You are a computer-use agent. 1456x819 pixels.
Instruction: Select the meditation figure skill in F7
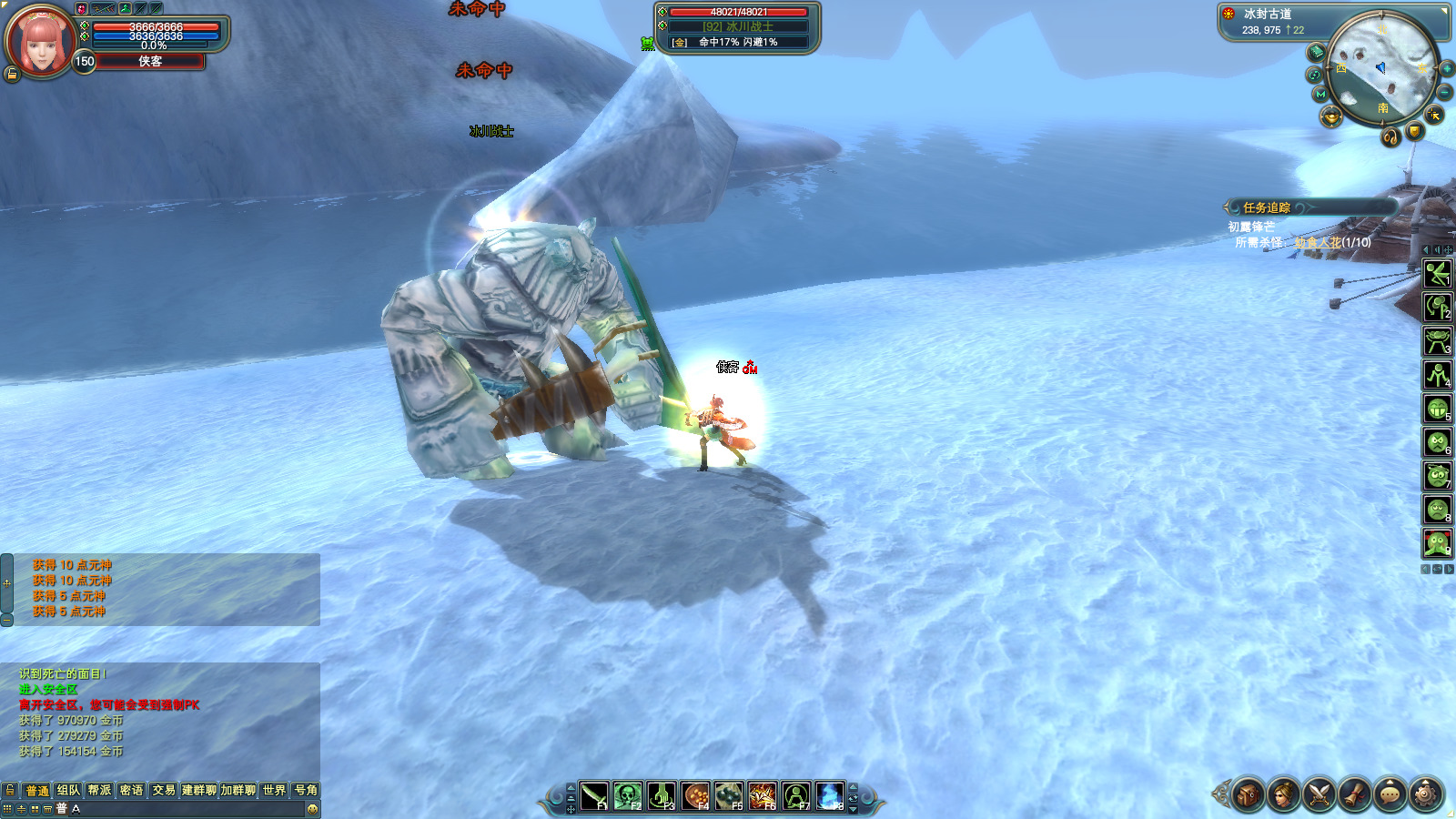795,796
